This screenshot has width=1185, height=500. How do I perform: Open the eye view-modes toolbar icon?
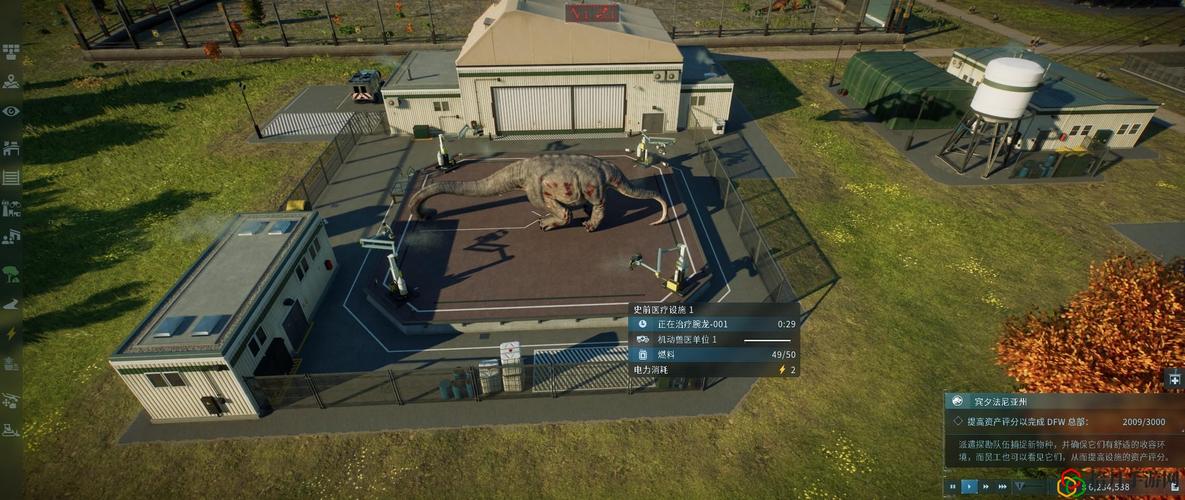(x=11, y=111)
